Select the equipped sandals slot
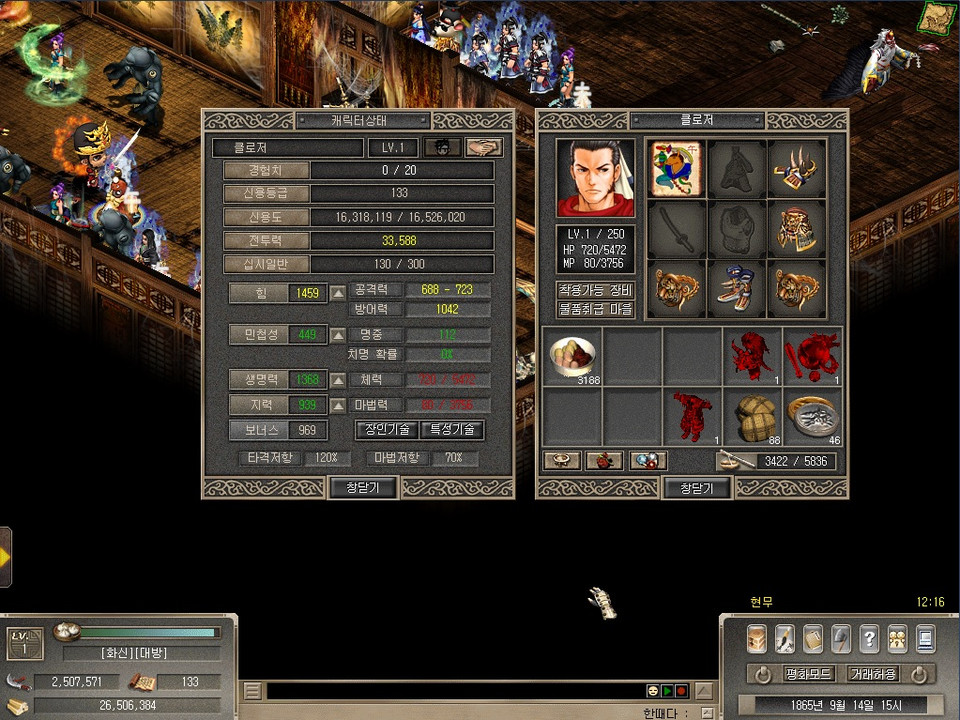 [x=736, y=289]
